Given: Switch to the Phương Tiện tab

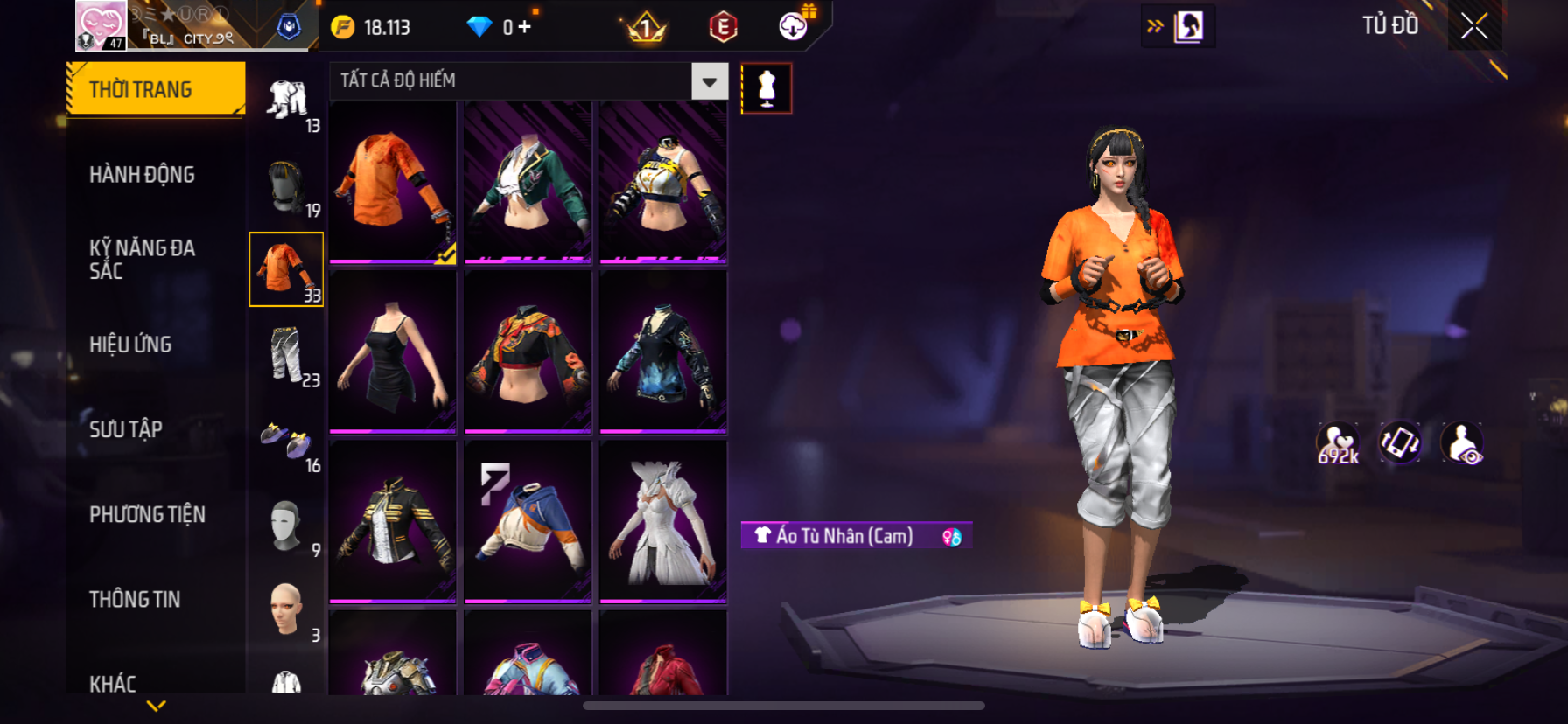Looking at the screenshot, I should (147, 514).
